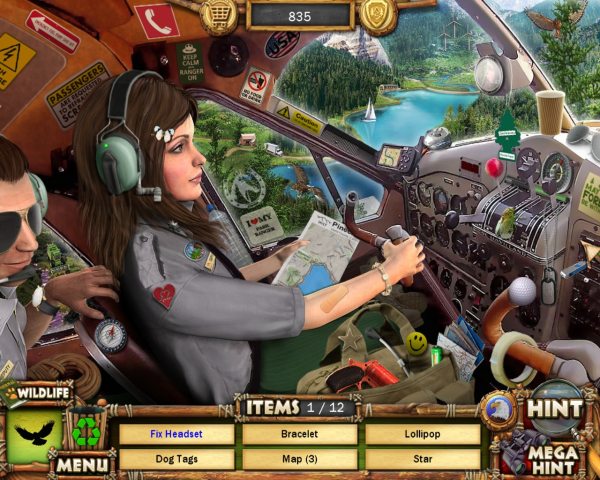Image resolution: width=600 pixels, height=480 pixels.
Task: Pick Lollipop from the items list
Action: (x=422, y=434)
